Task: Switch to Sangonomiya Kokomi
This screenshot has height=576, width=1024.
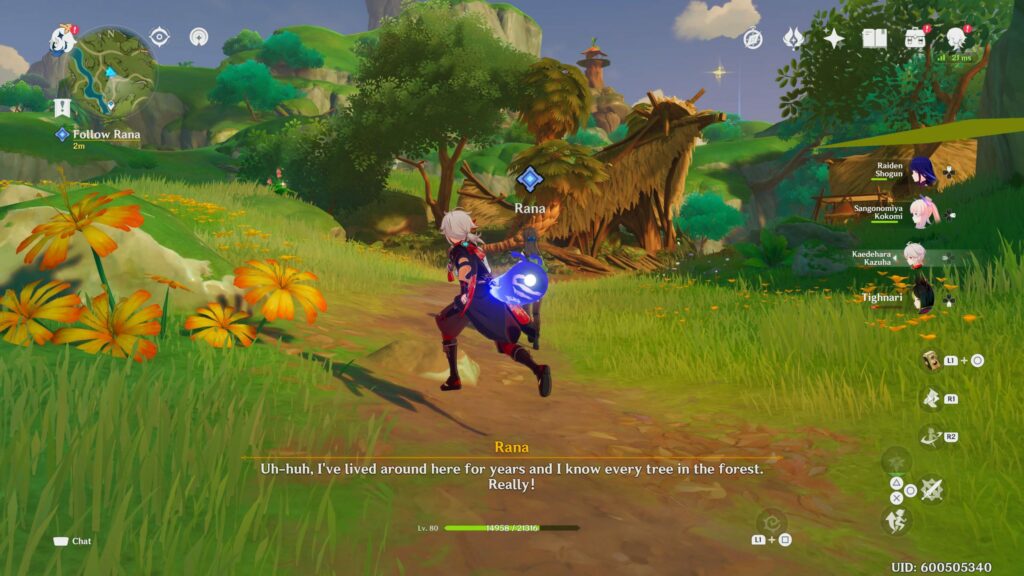Action: tap(921, 213)
